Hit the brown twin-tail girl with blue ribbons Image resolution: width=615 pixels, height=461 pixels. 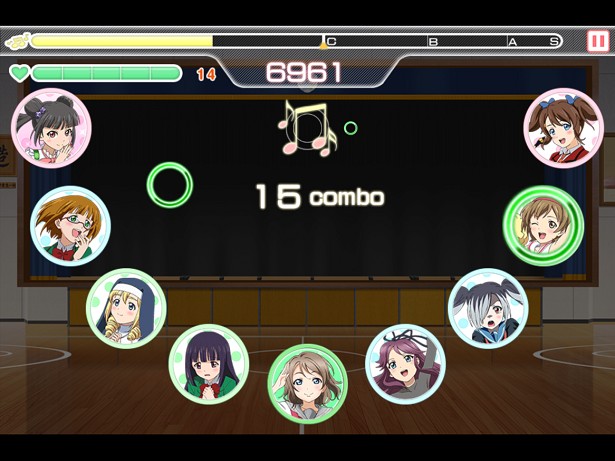click(563, 128)
